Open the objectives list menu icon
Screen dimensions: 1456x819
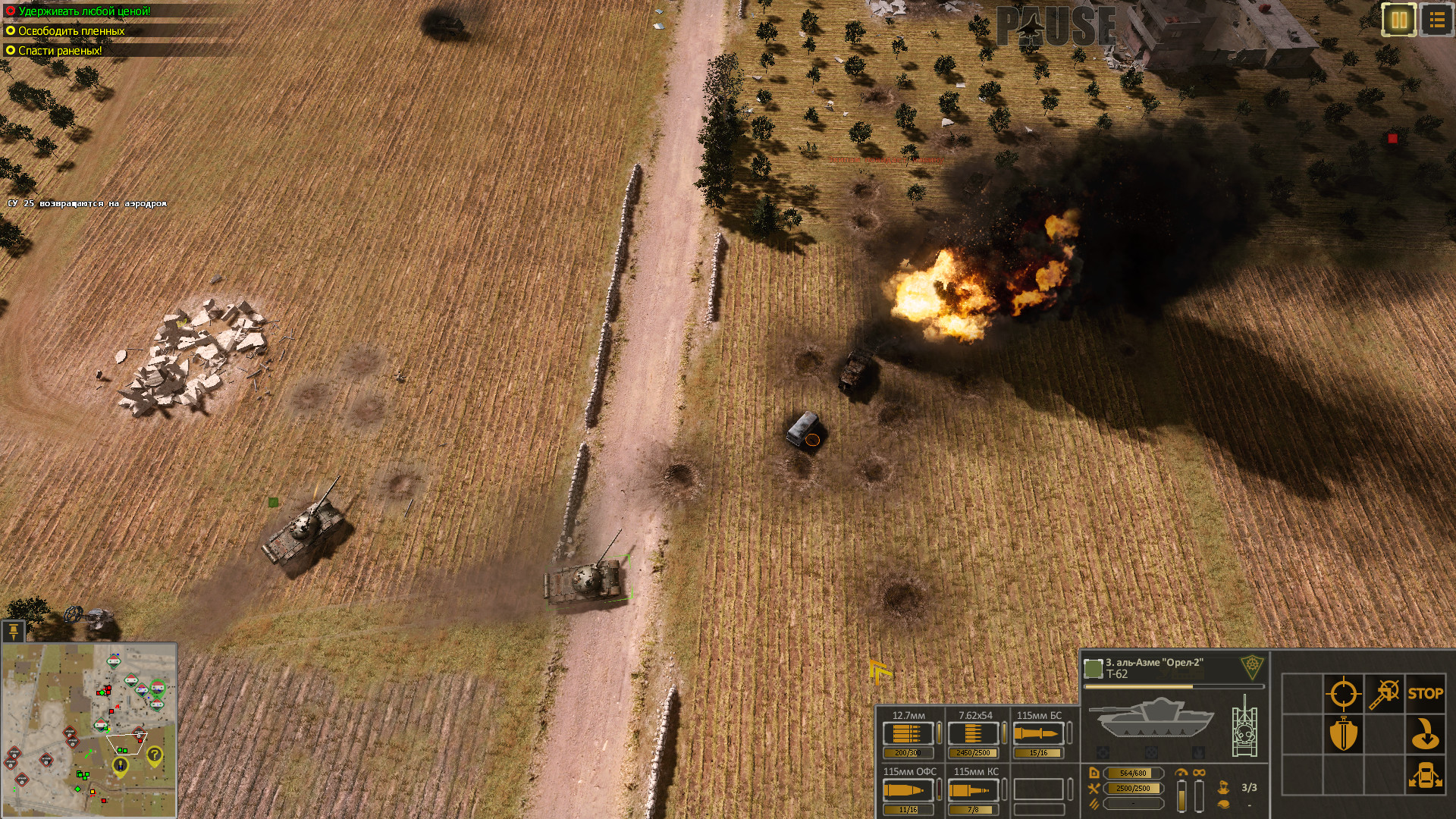click(1436, 20)
